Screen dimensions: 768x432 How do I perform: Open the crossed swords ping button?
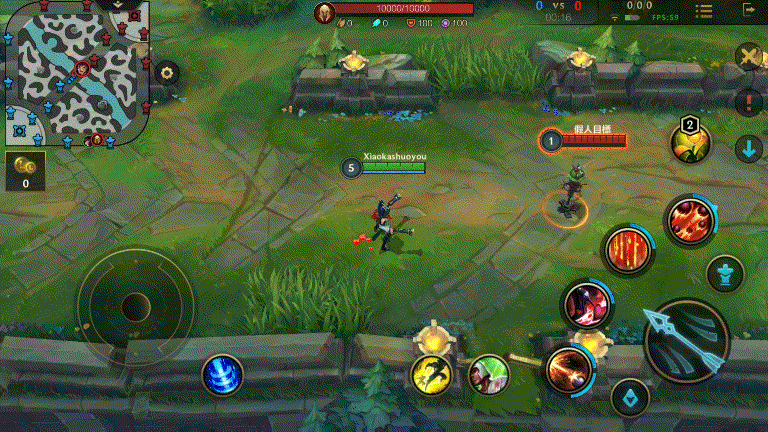[x=749, y=56]
